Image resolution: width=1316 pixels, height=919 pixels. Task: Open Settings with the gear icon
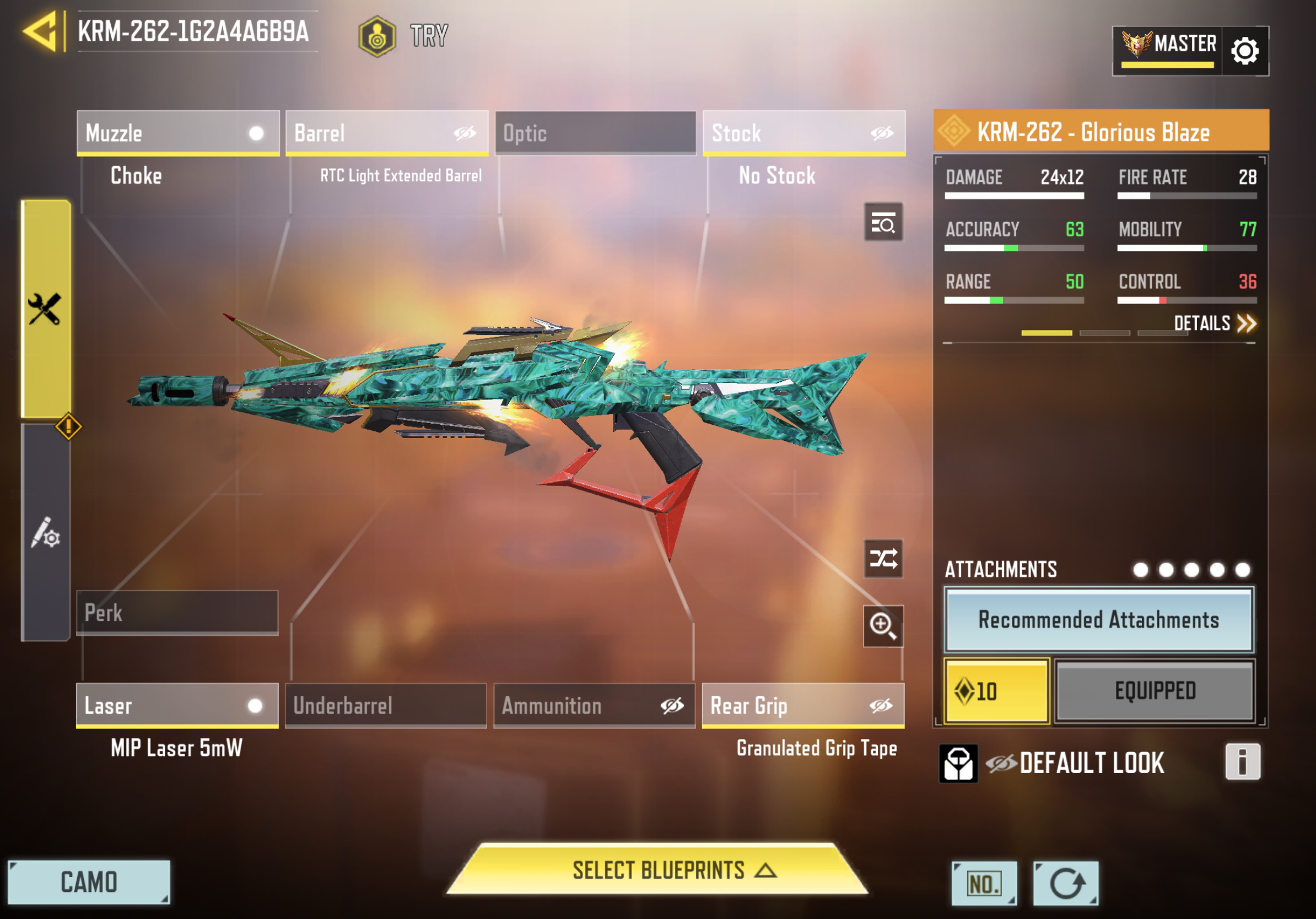[1244, 51]
